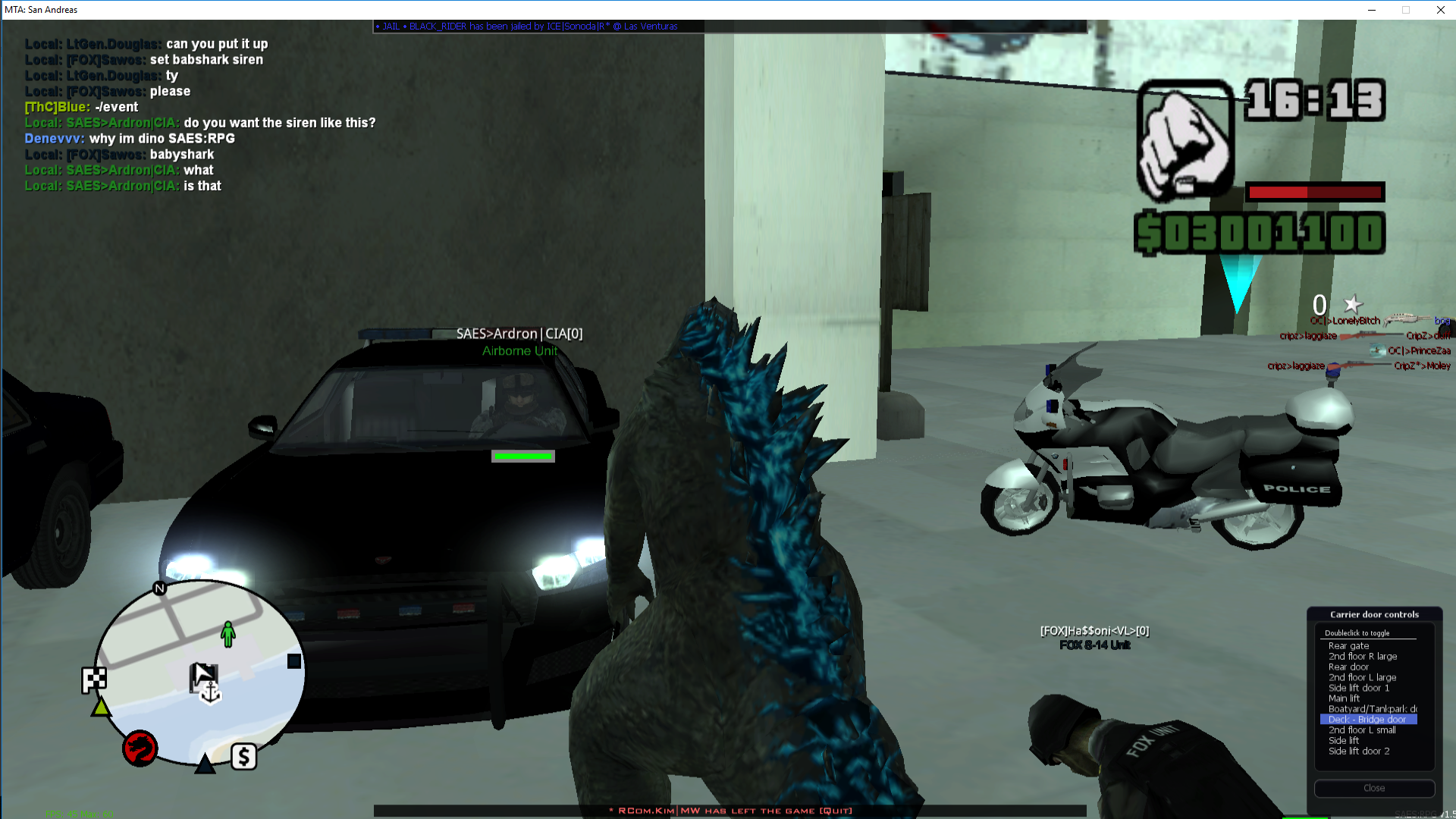1456x819 pixels.
Task: Toggle Side lift door 1
Action: (1358, 687)
